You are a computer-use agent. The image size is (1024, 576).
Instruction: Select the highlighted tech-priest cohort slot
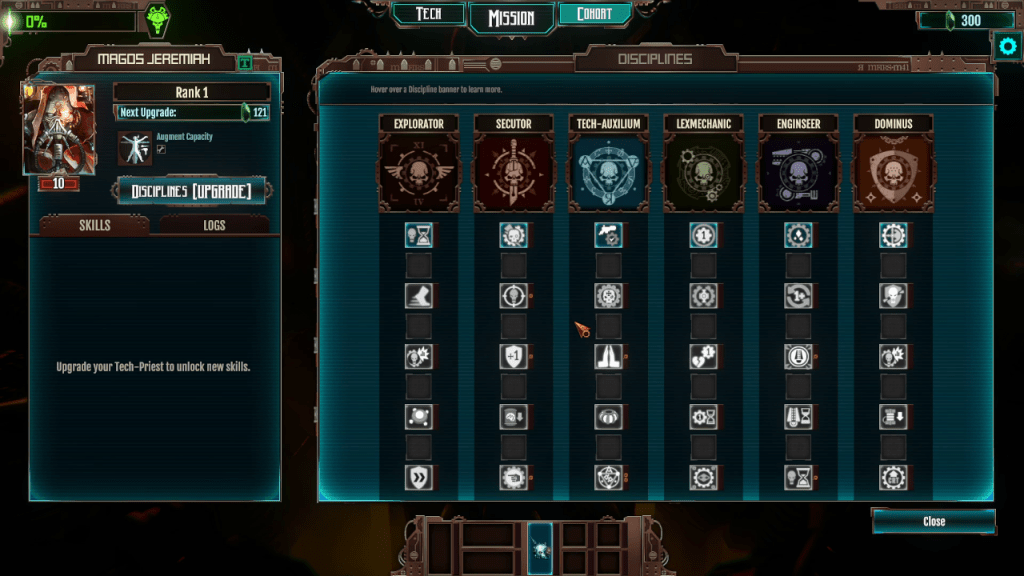[x=540, y=547]
